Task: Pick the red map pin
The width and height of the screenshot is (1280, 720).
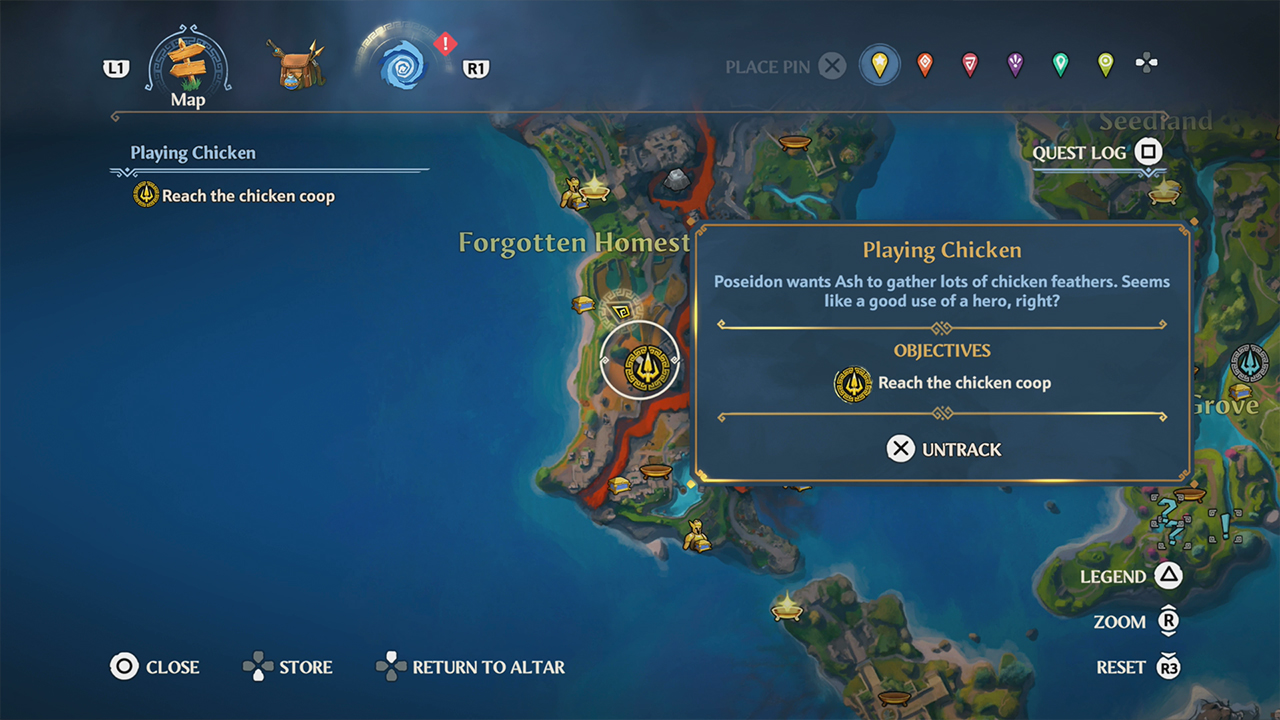Action: click(x=970, y=66)
